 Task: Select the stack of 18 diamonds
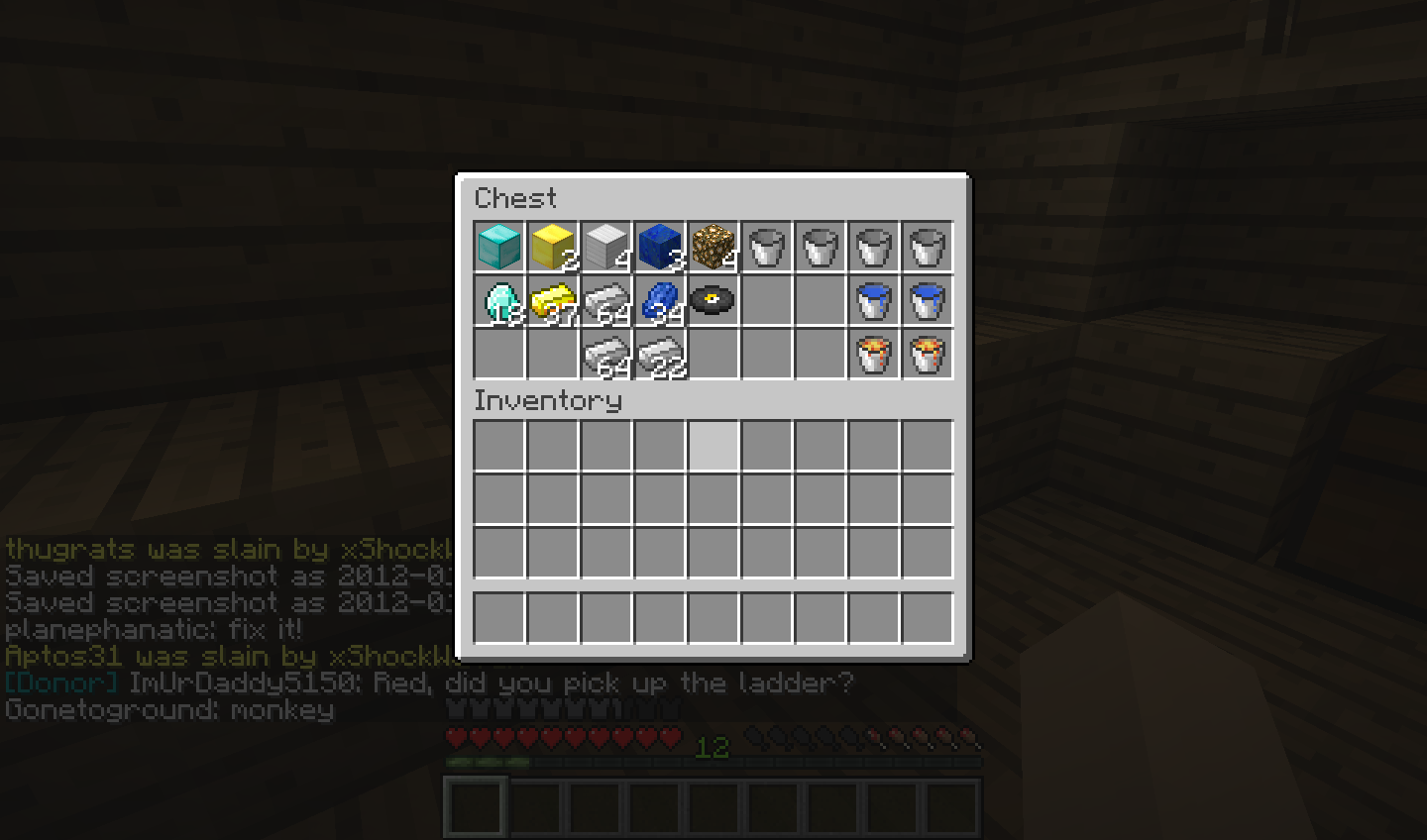point(497,301)
